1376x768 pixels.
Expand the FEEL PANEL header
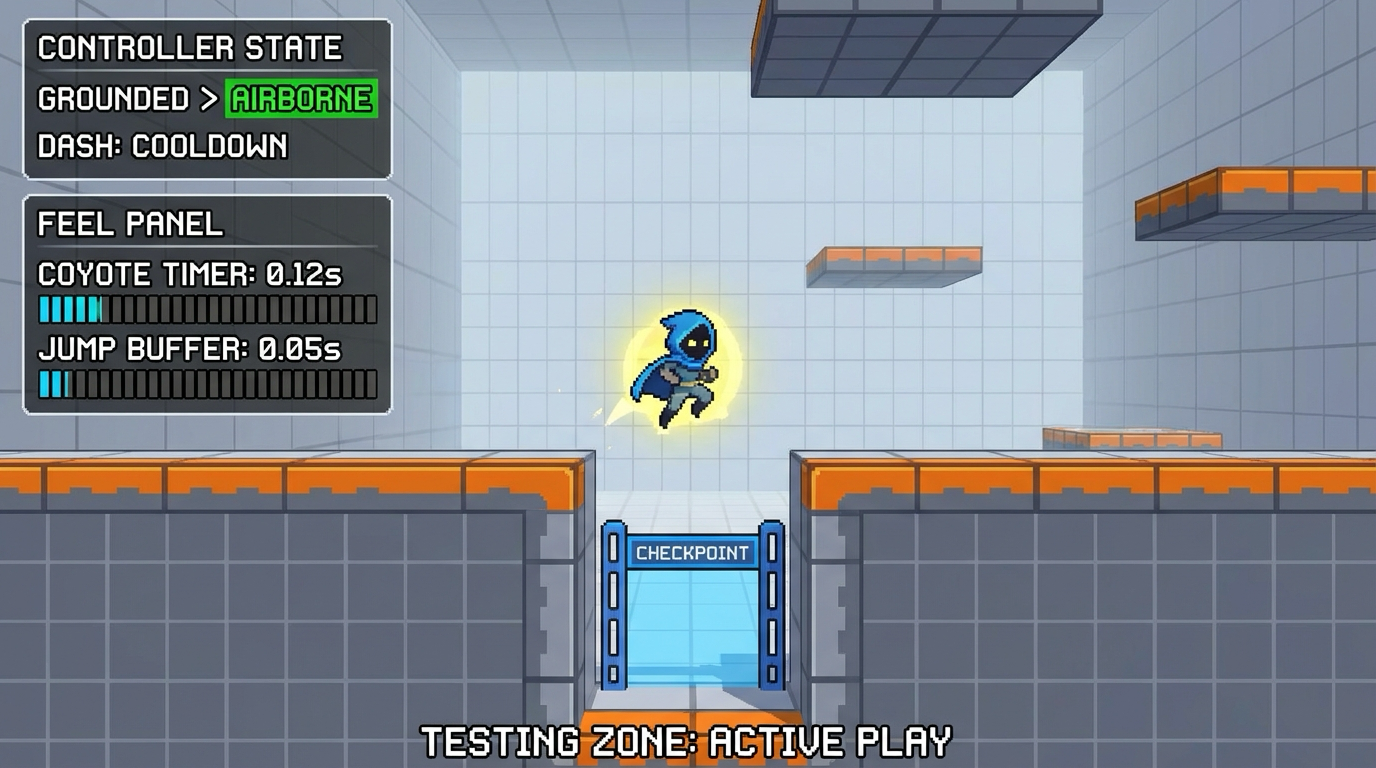click(x=127, y=224)
